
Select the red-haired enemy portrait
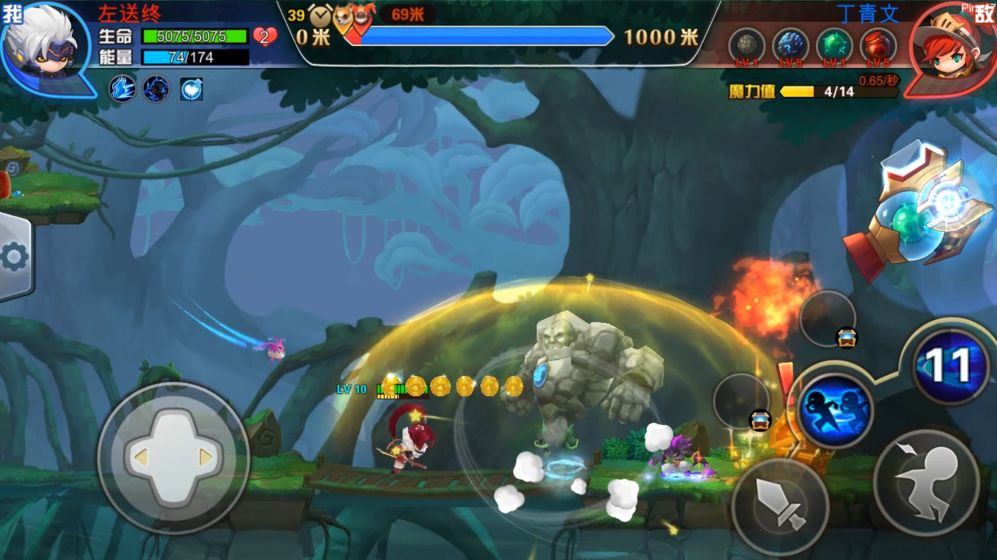pyautogui.click(x=951, y=47)
